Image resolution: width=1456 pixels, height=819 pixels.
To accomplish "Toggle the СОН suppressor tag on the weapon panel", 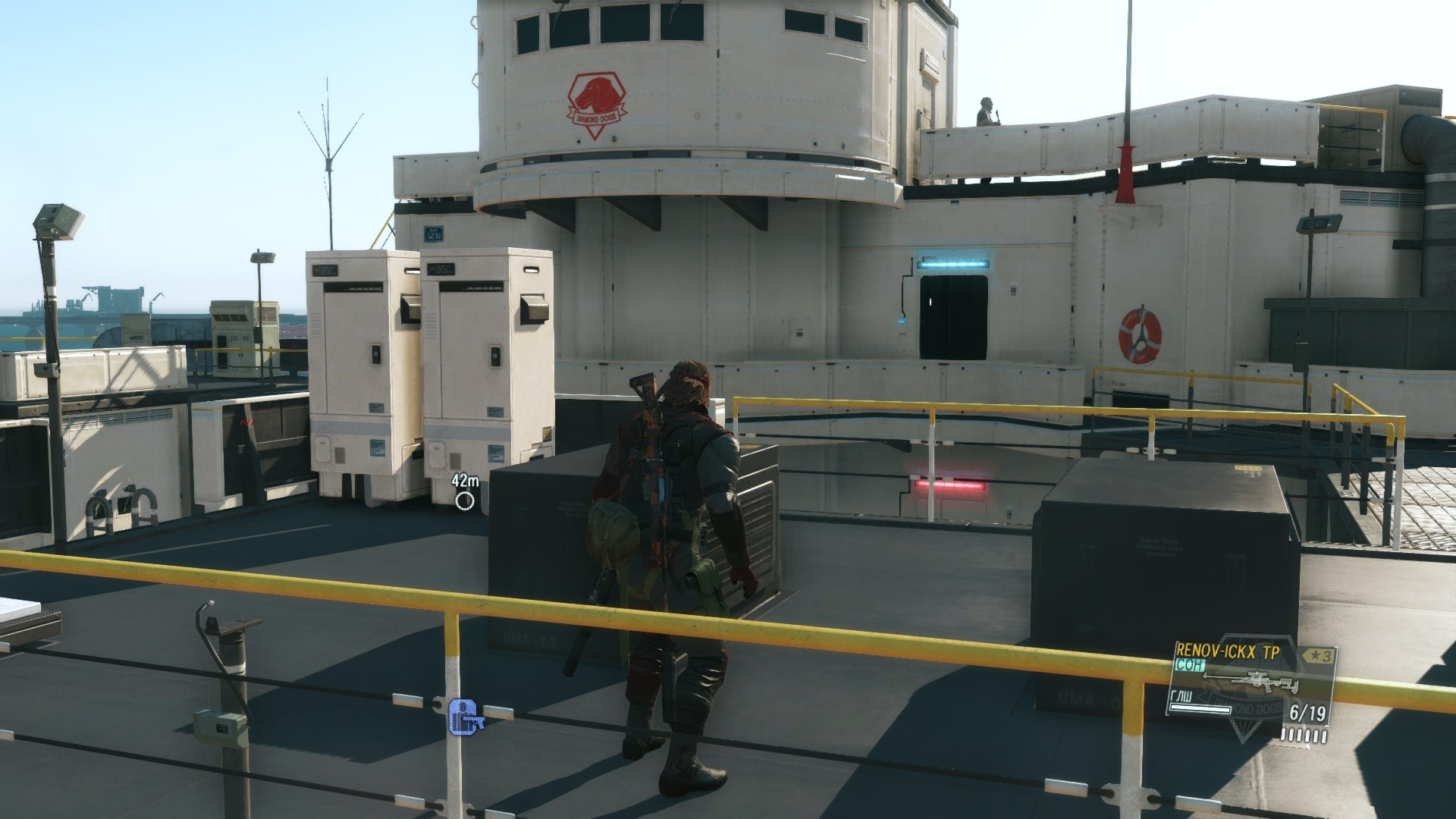I will pyautogui.click(x=1191, y=664).
